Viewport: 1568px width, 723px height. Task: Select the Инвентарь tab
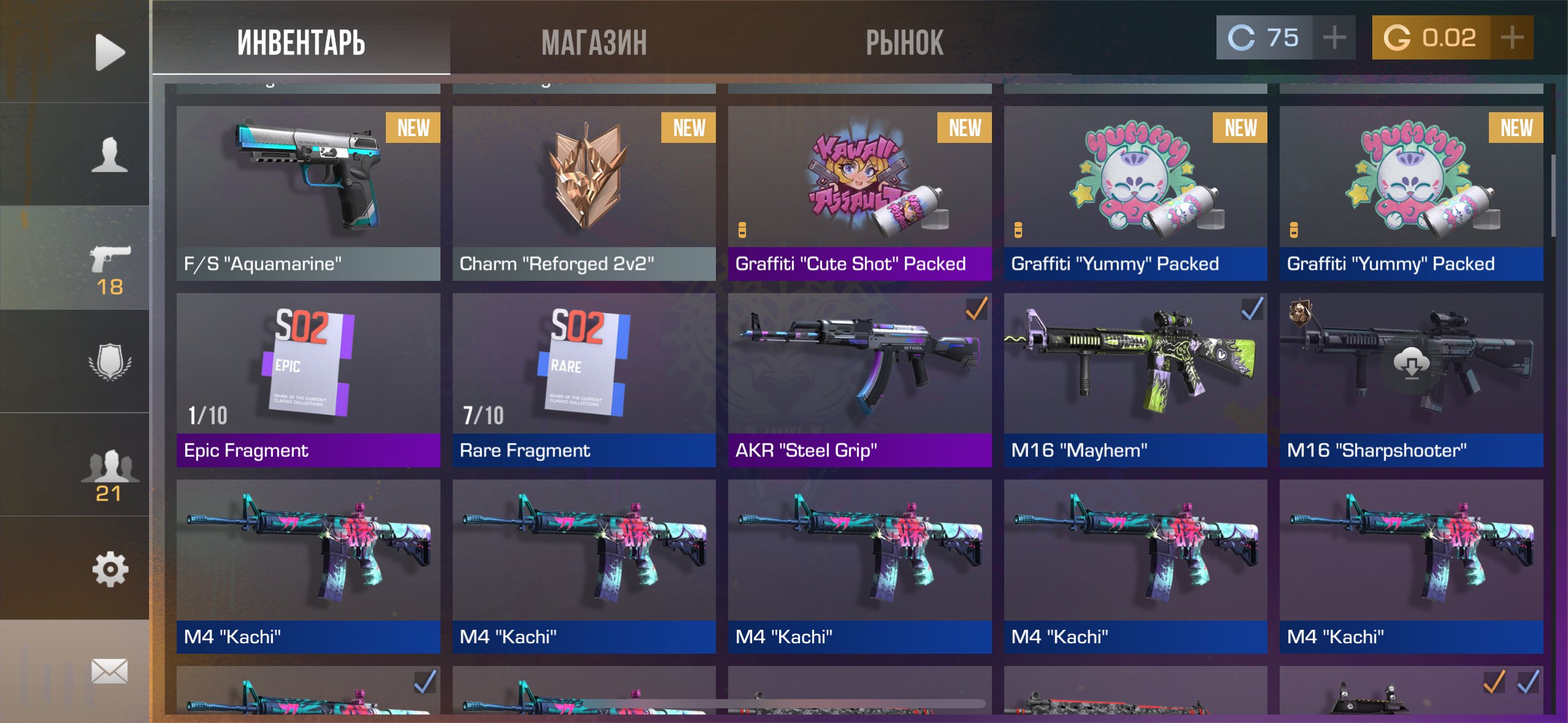[x=301, y=42]
